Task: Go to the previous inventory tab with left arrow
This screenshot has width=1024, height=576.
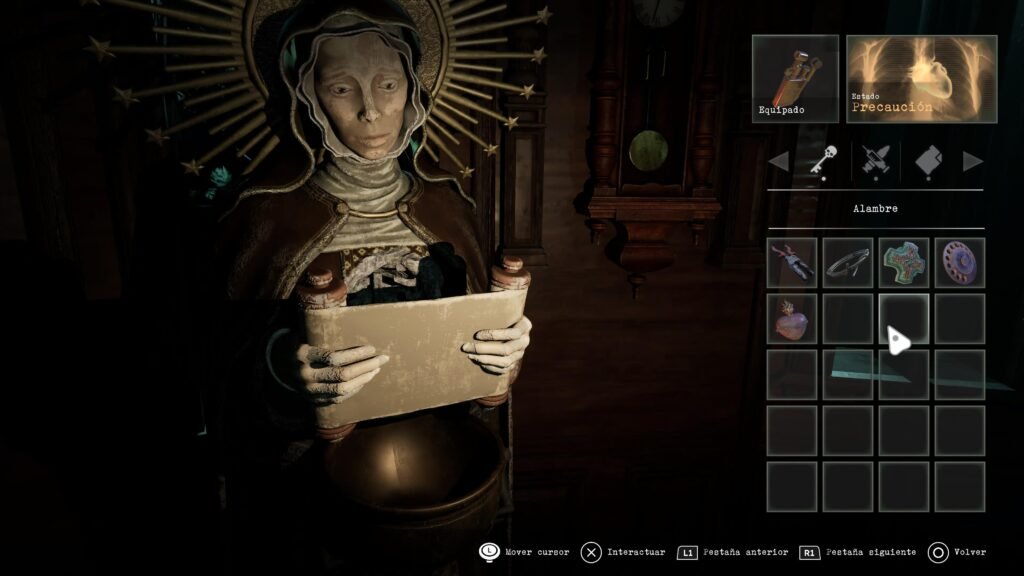Action: point(778,161)
